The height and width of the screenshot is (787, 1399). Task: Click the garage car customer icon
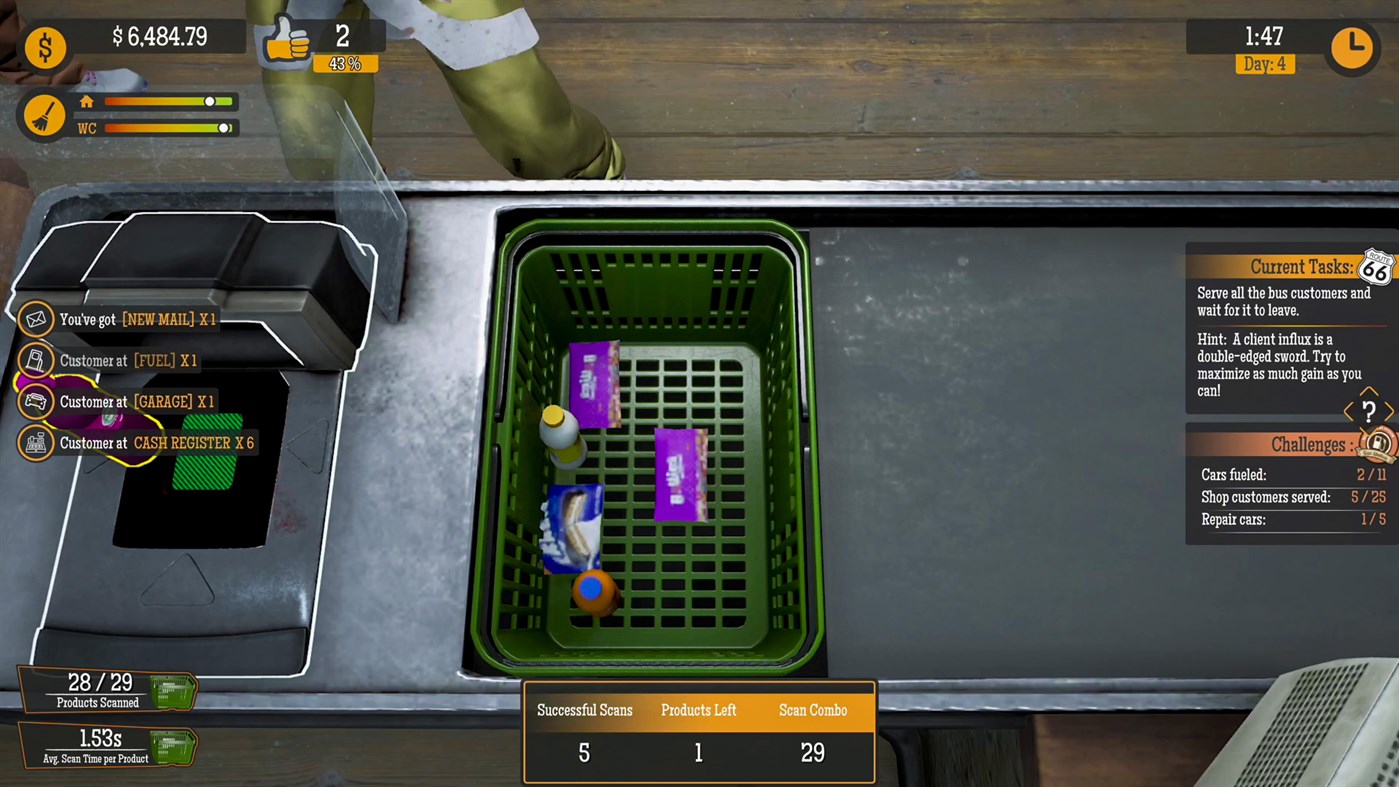pyautogui.click(x=35, y=401)
